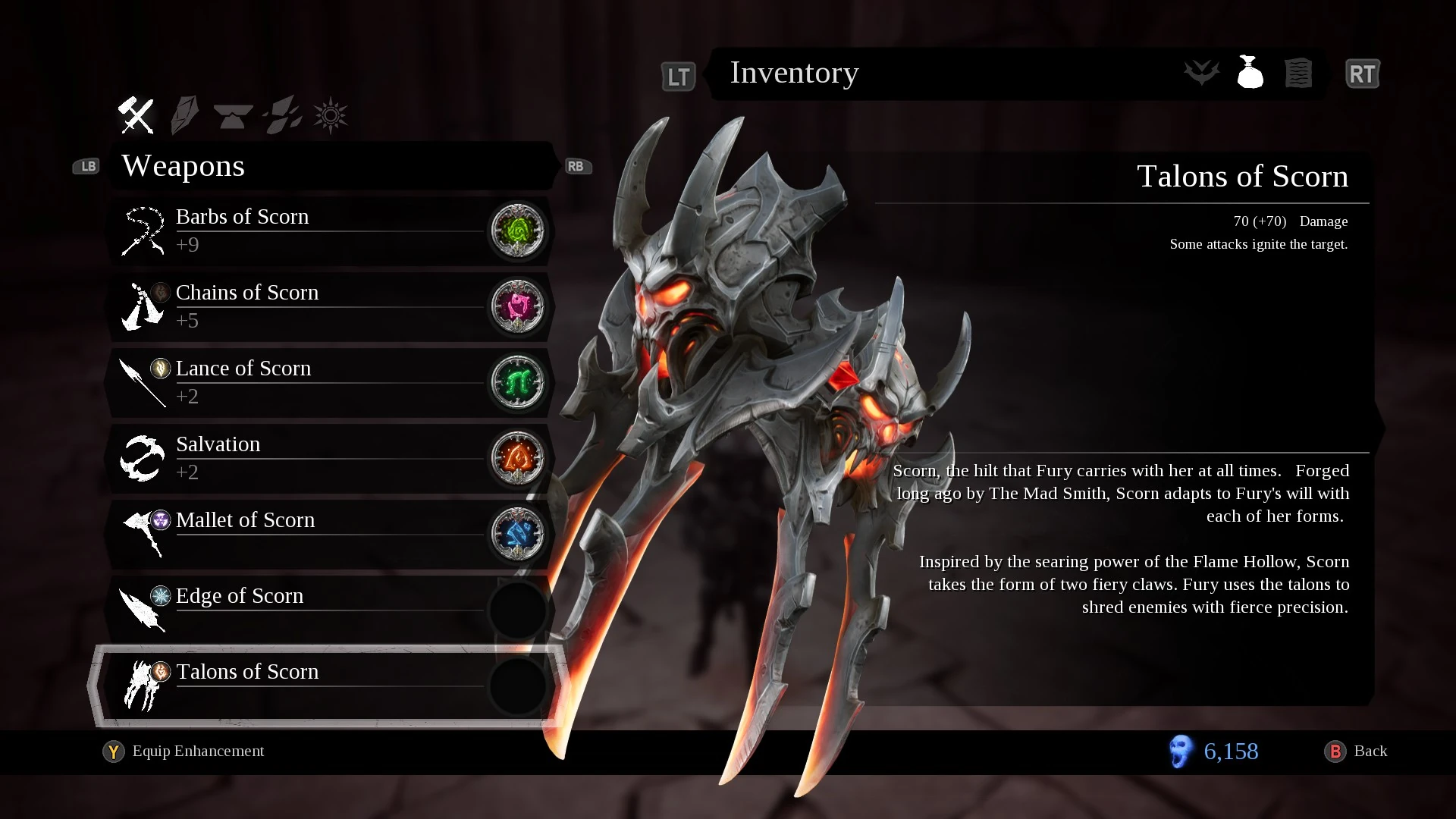
Task: Select the scattered fragments category icon
Action: (x=281, y=115)
